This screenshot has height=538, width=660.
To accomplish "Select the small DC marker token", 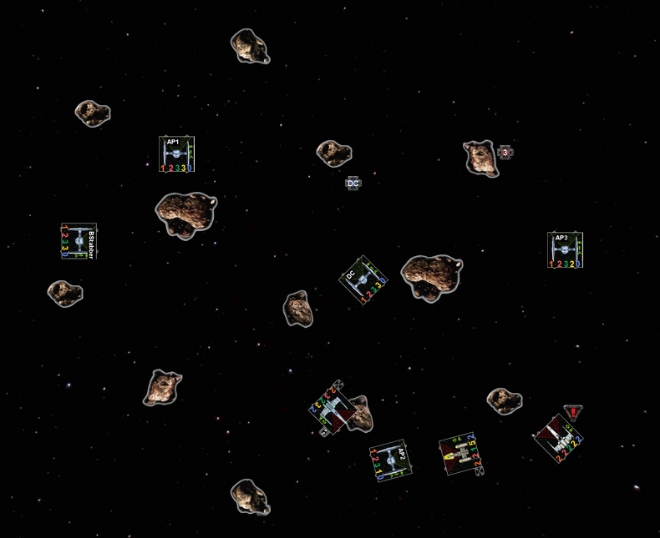I will point(352,183).
